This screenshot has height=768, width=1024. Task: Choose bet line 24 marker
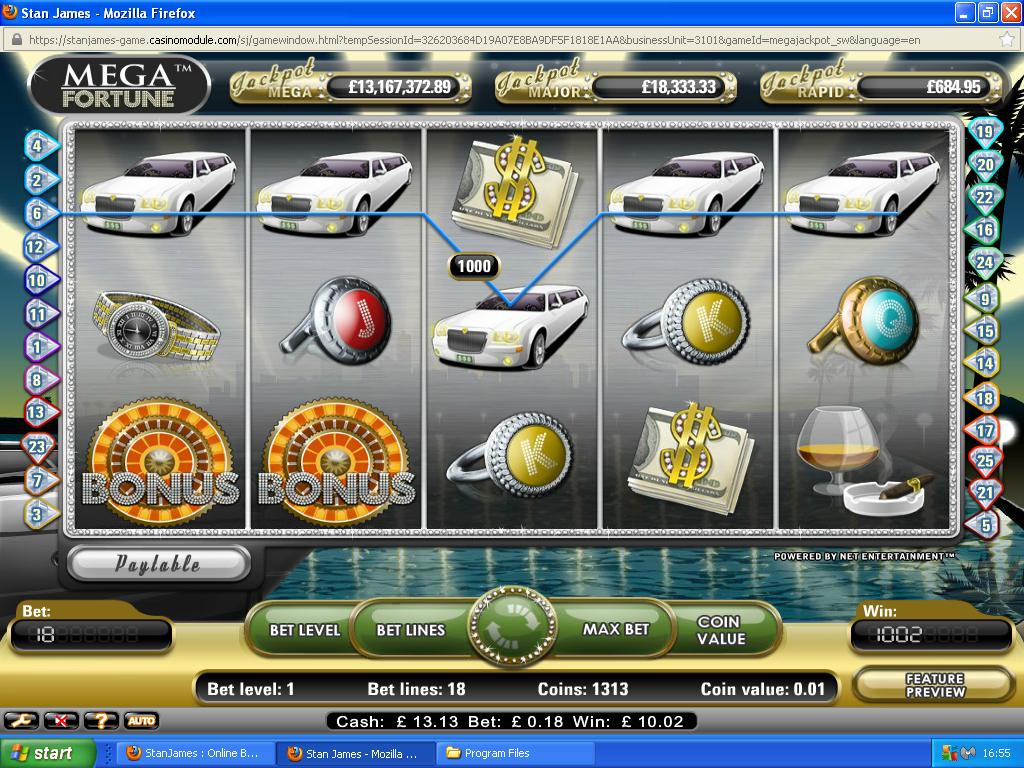coord(985,264)
